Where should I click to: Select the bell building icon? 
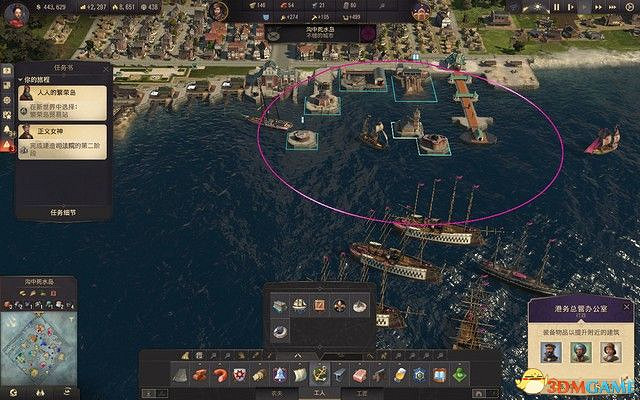click(x=279, y=374)
